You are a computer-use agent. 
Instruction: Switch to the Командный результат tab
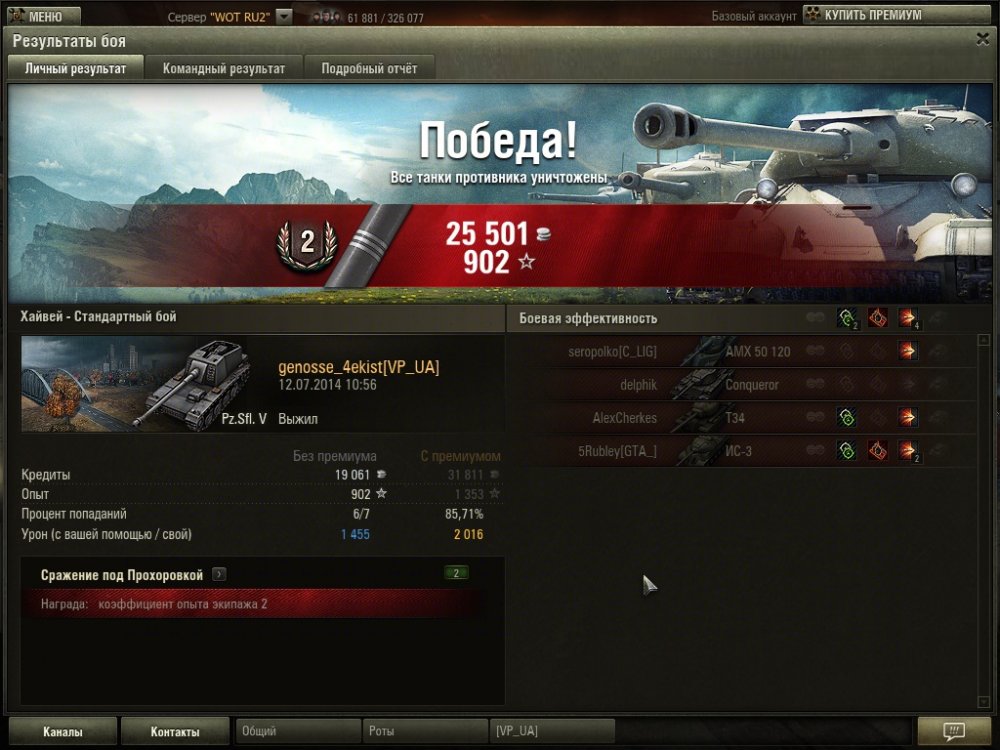(224, 68)
